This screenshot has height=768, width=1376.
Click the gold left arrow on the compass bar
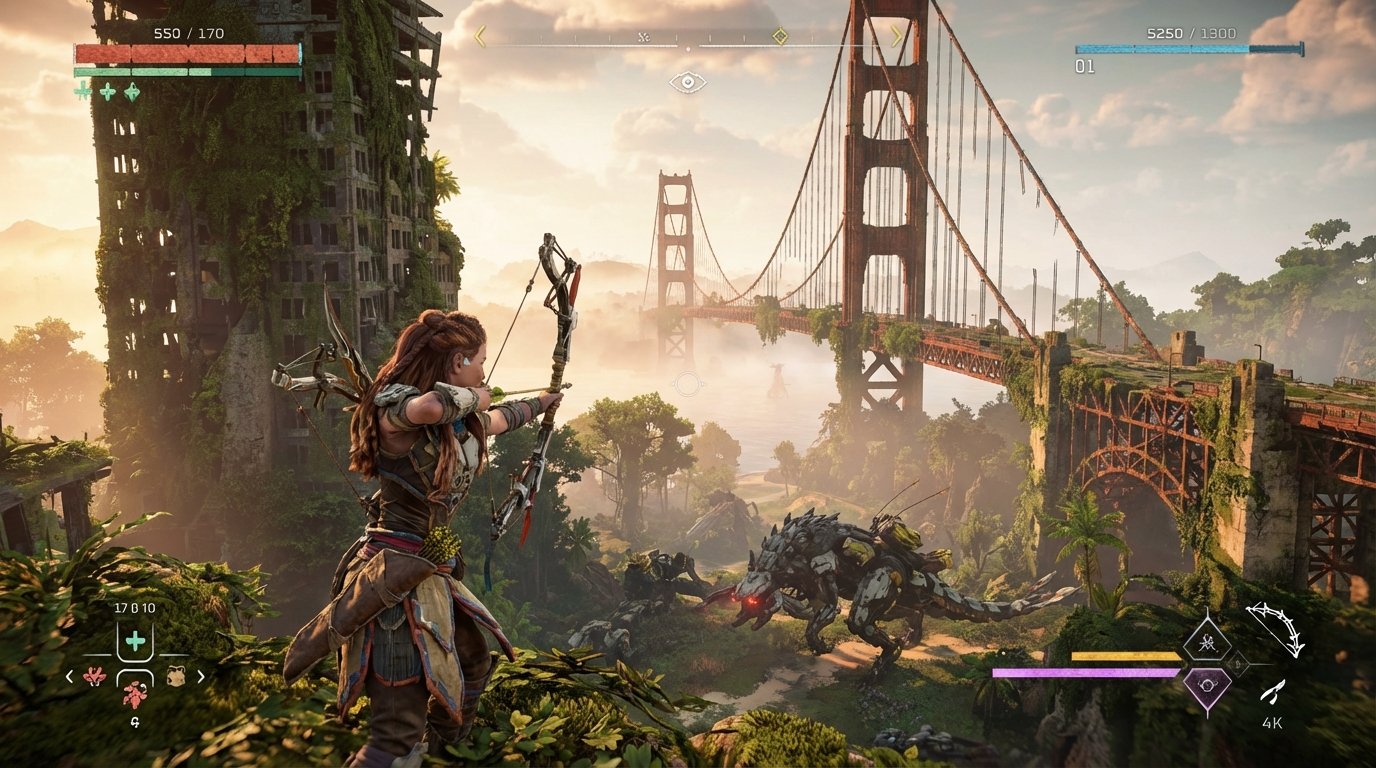click(x=479, y=34)
